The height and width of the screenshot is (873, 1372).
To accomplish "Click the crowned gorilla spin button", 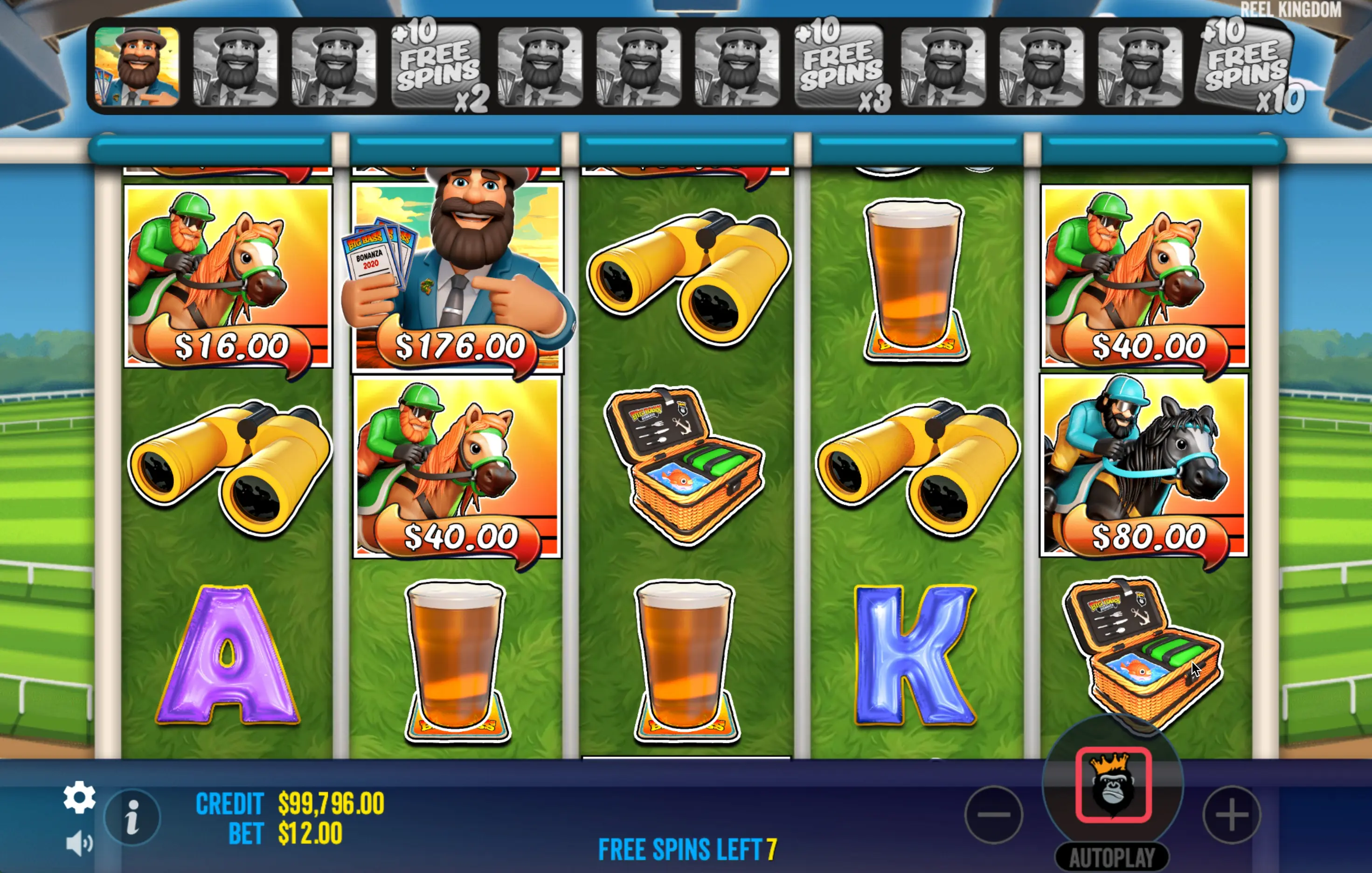I will (1113, 785).
